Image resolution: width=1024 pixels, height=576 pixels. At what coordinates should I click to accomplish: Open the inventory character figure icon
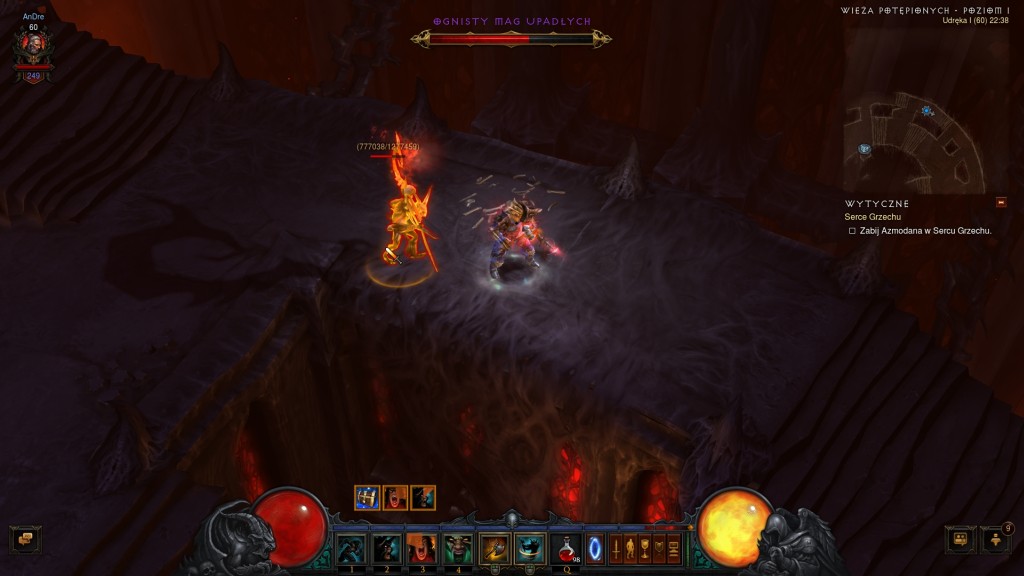630,548
